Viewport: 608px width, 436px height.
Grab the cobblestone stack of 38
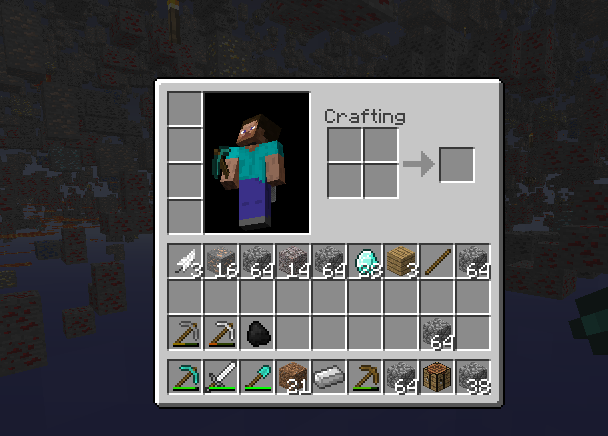(x=473, y=377)
